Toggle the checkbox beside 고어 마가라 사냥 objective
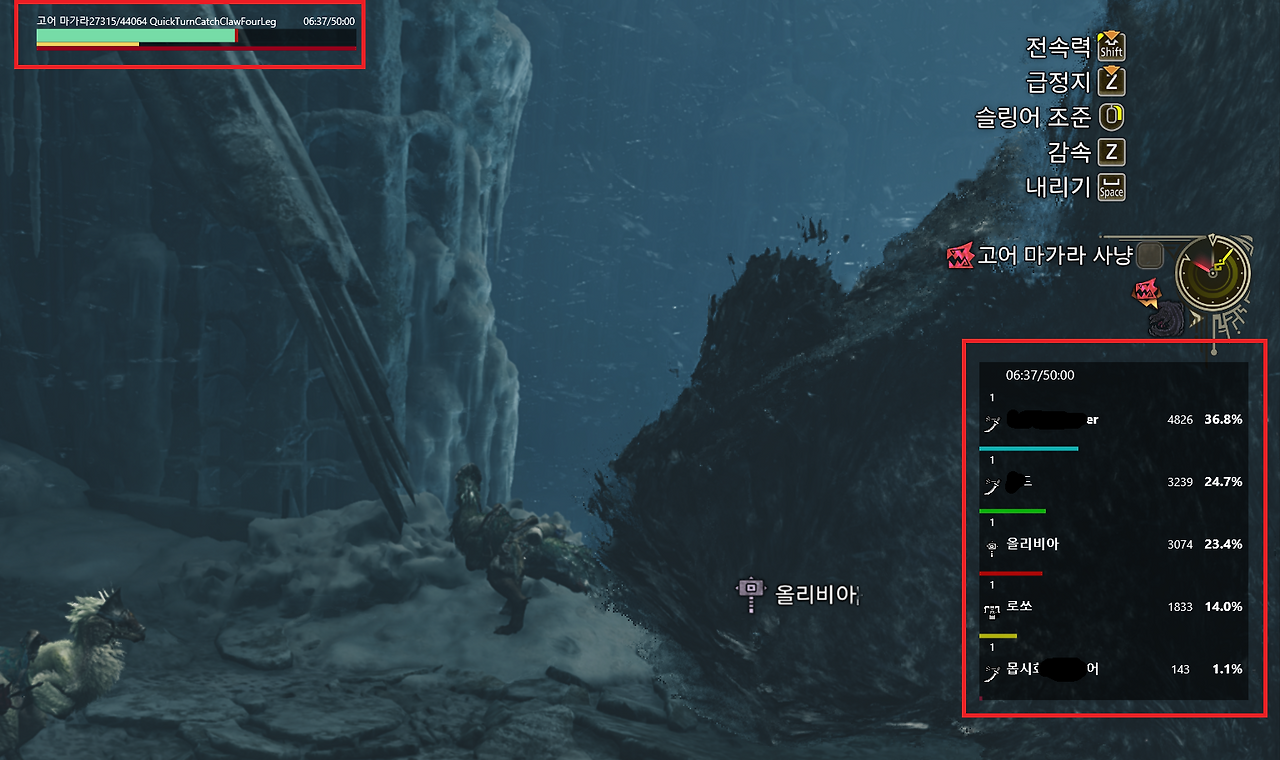Image resolution: width=1280 pixels, height=760 pixels. tap(1151, 255)
